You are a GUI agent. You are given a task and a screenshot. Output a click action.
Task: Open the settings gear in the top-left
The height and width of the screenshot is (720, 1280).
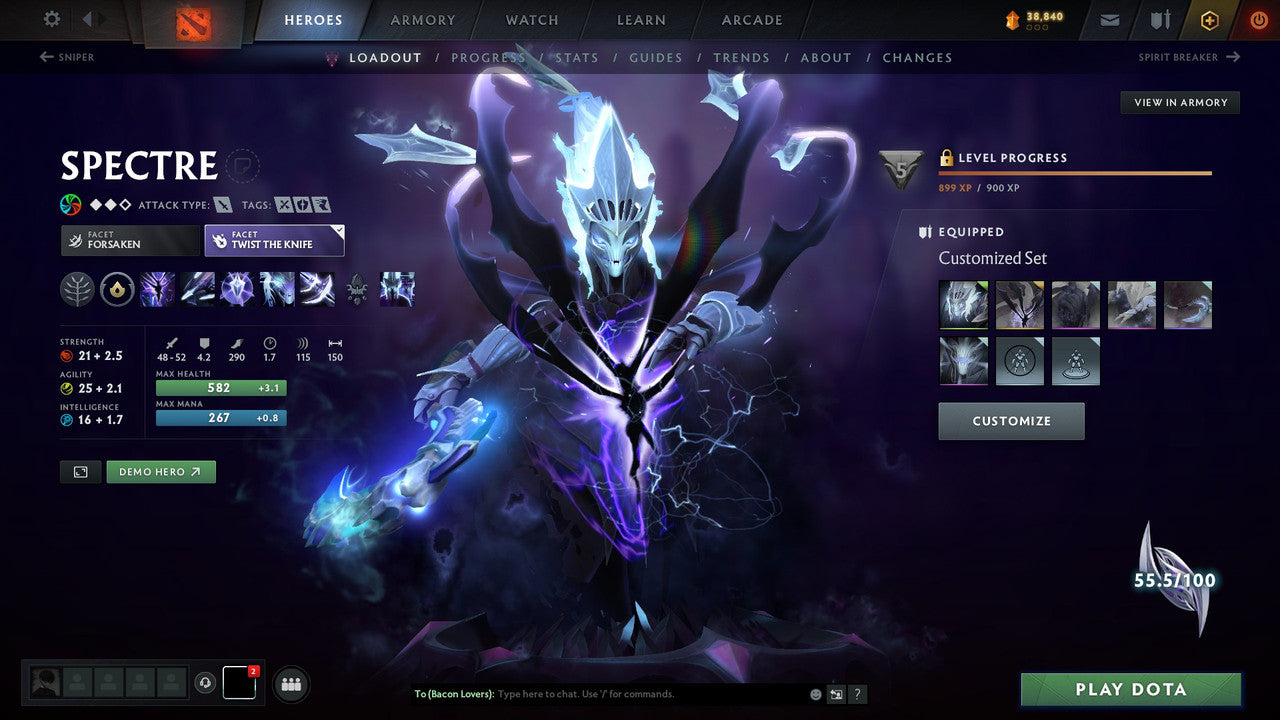click(50, 19)
